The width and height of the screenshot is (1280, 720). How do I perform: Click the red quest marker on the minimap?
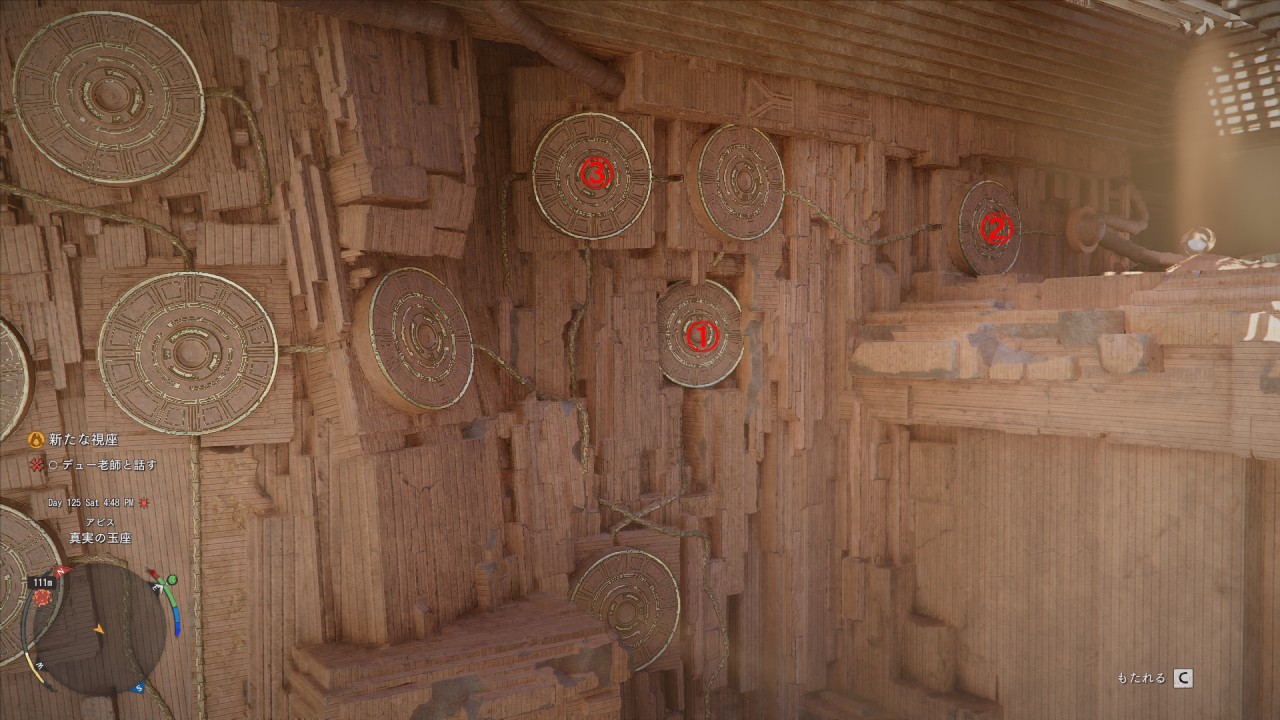[42, 597]
